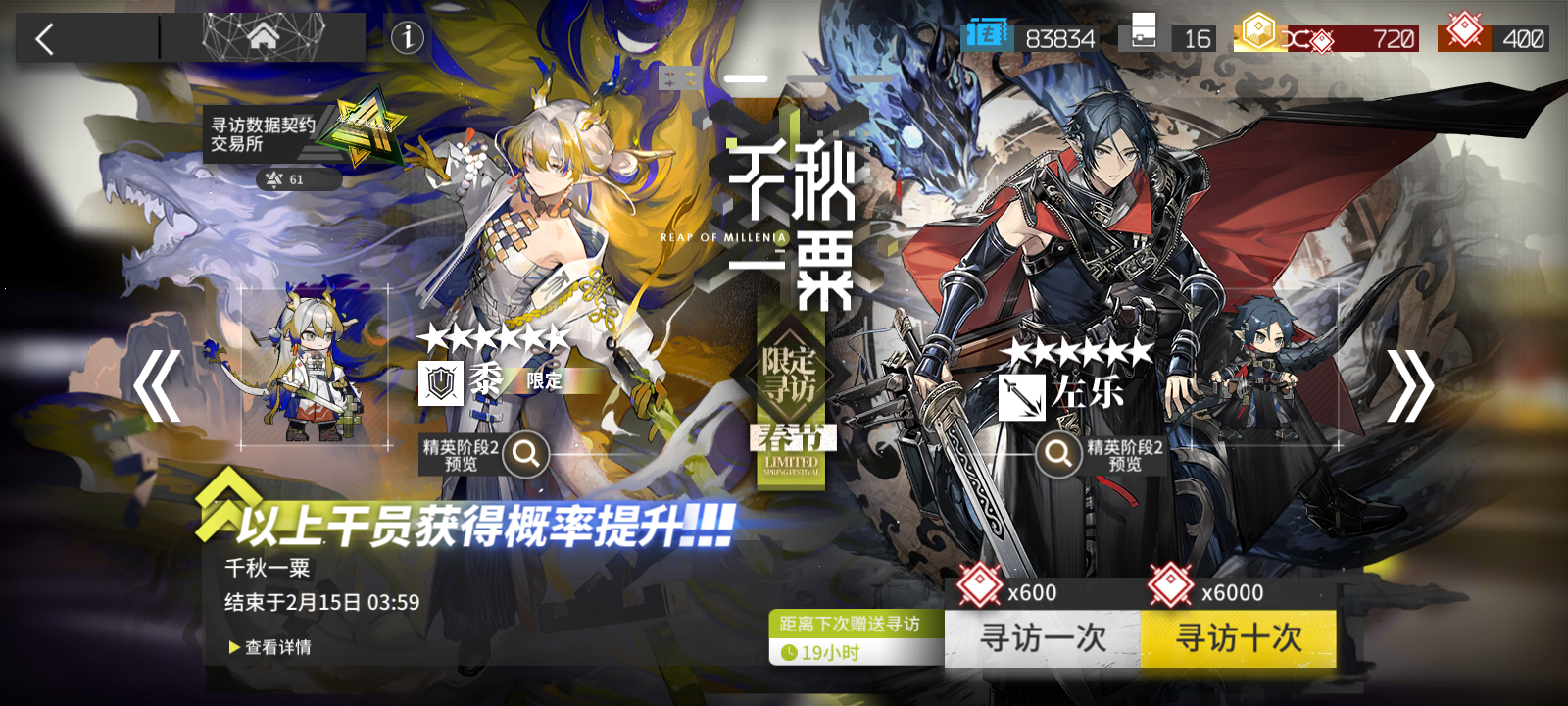Open the home navigation icon
1568x706 pixels.
click(x=263, y=37)
